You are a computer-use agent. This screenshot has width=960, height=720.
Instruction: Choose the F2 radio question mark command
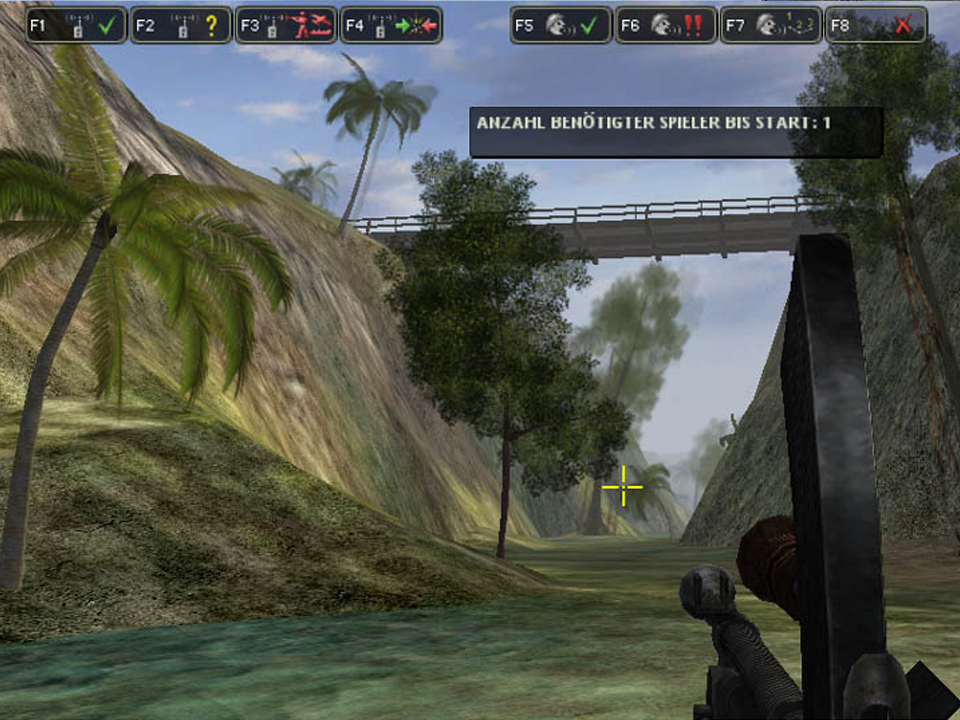click(181, 25)
